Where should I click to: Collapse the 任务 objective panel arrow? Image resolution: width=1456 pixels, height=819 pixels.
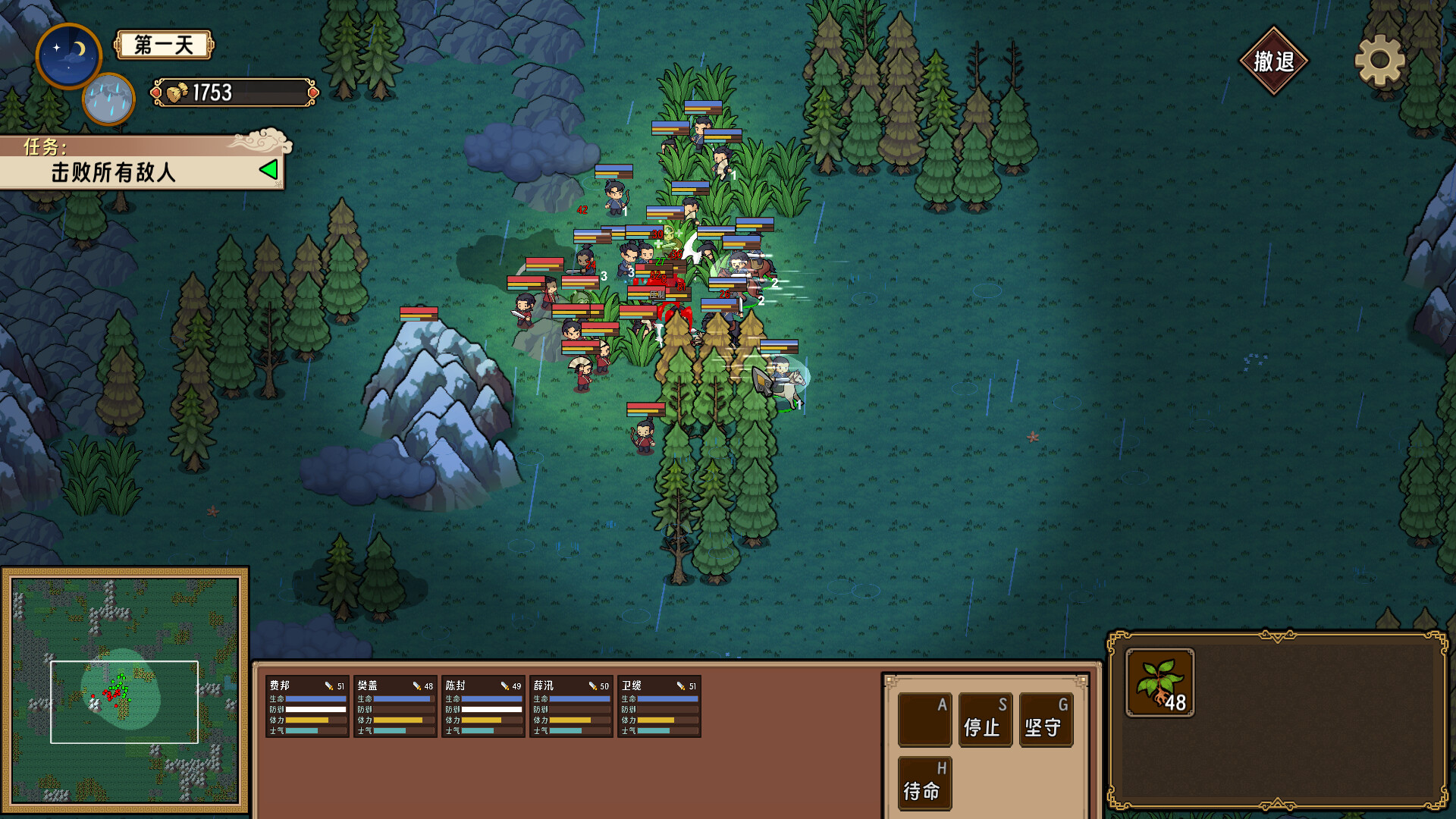(268, 170)
